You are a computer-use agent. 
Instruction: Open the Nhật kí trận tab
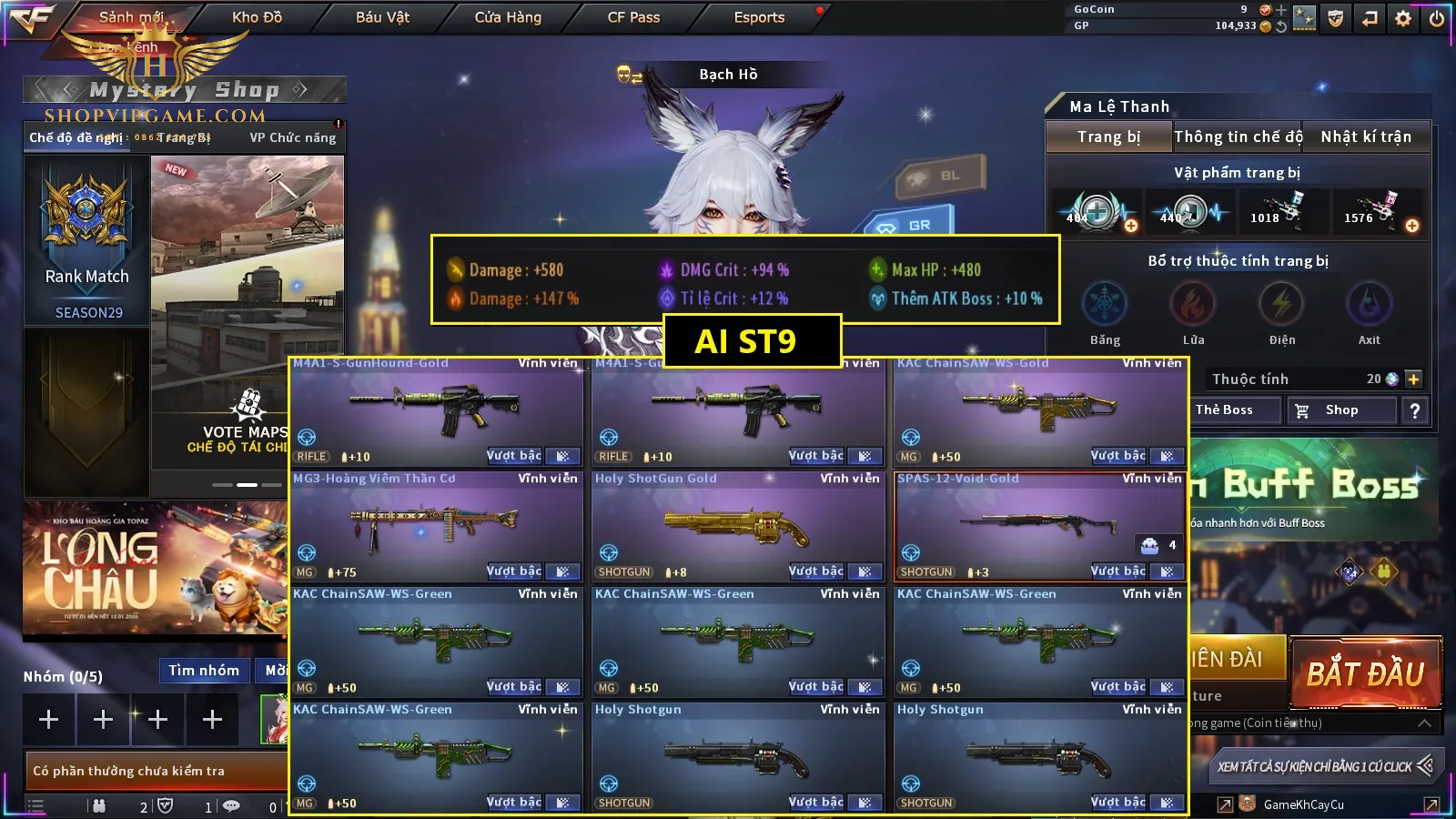pos(1366,136)
